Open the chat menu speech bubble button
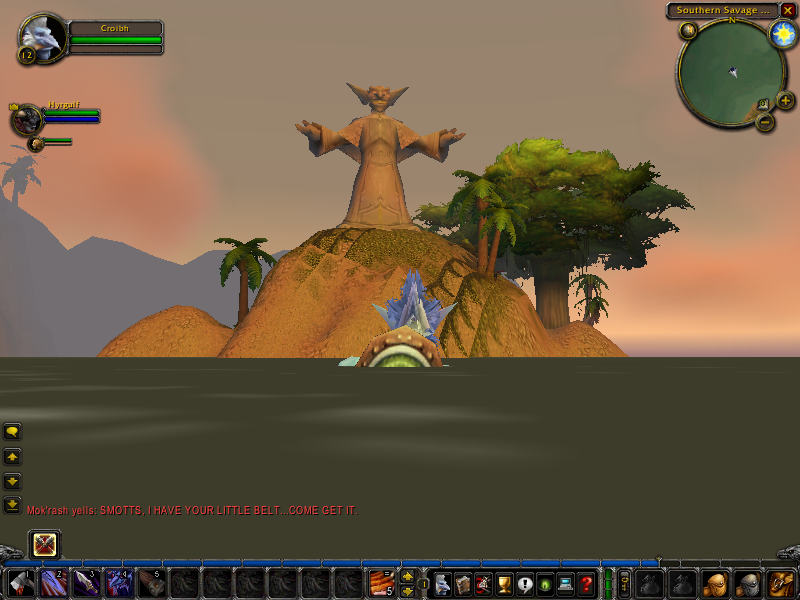800x600 pixels. pos(12,432)
